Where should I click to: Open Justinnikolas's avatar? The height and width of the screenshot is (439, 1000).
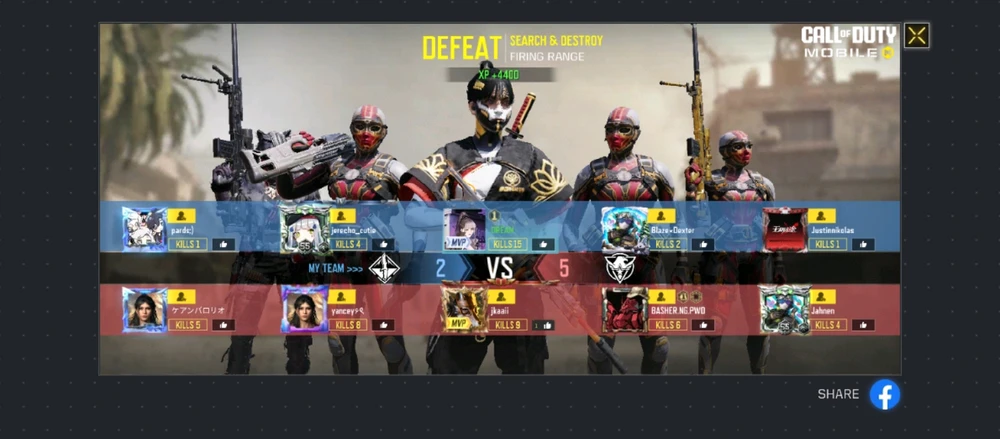[x=784, y=229]
